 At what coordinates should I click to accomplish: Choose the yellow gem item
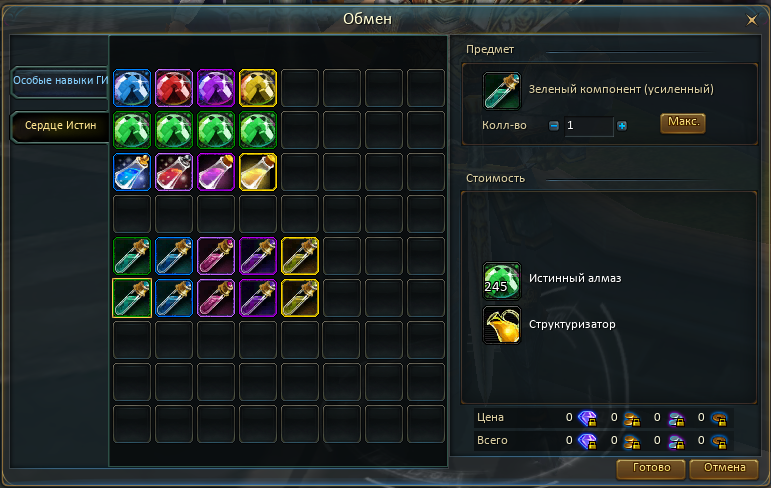tap(258, 88)
